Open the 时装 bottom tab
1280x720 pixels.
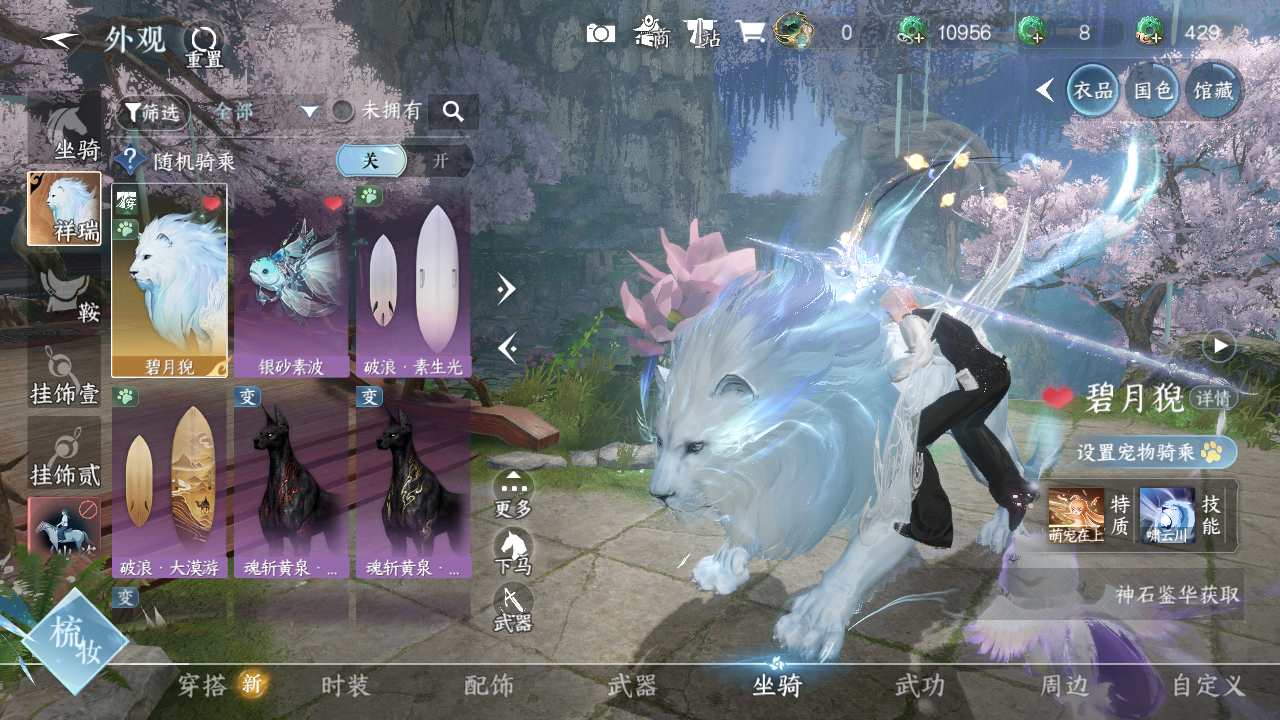[x=345, y=686]
